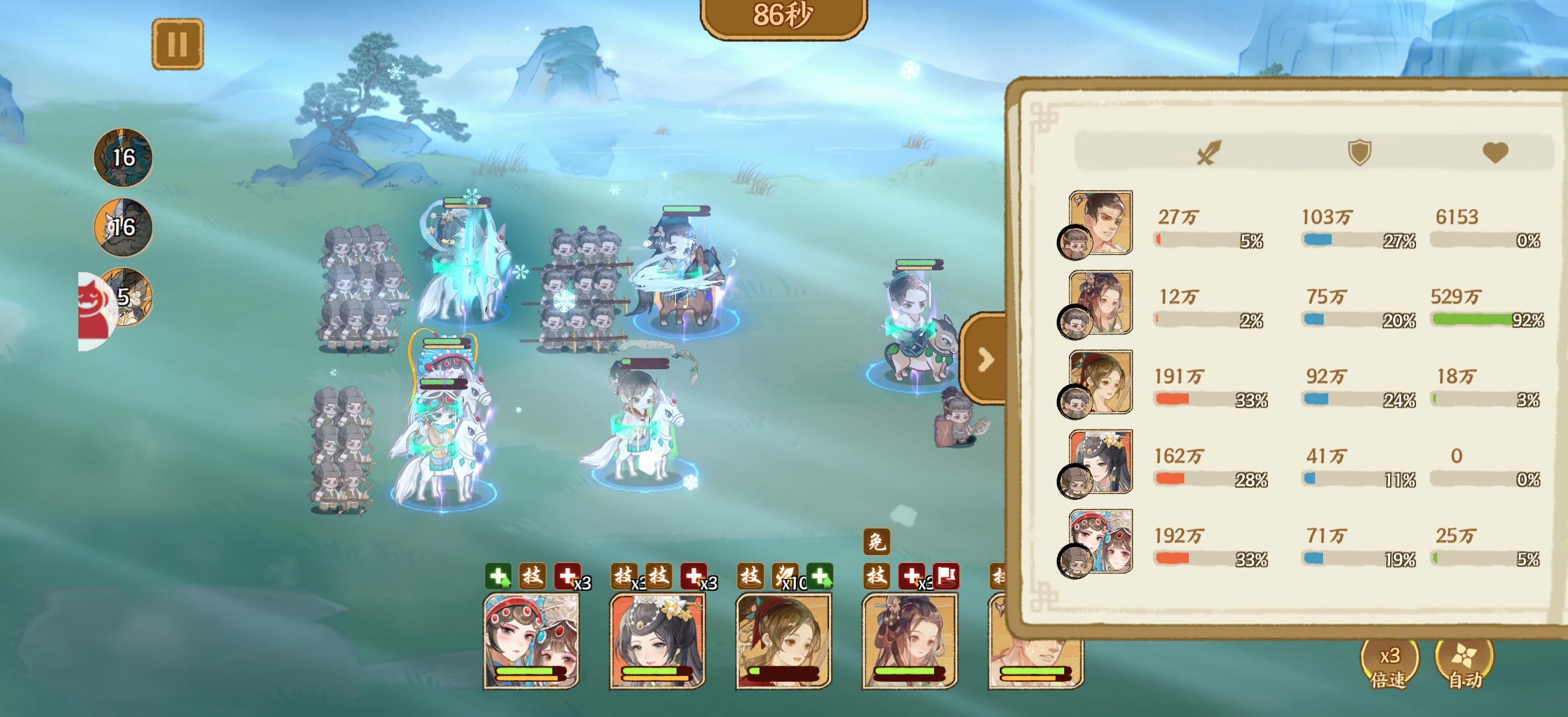Show the damage taken column with shield icon

[x=1359, y=152]
